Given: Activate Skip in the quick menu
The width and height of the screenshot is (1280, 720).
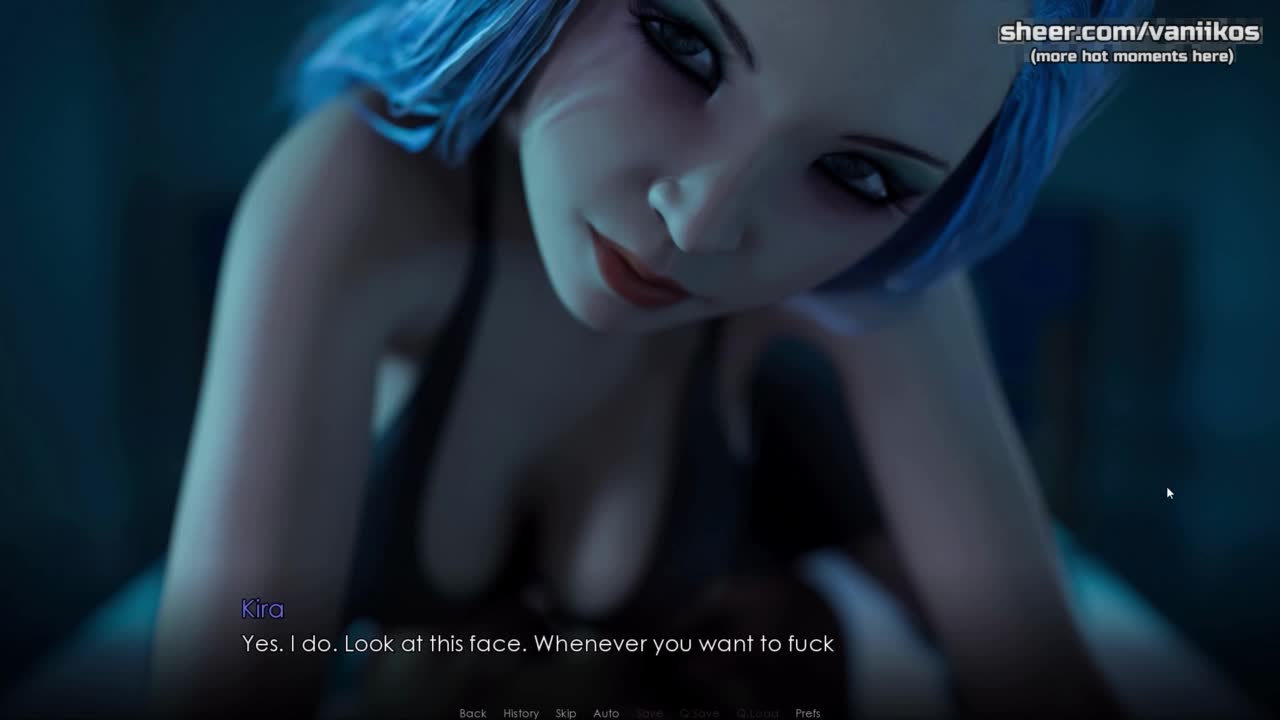Looking at the screenshot, I should 566,713.
